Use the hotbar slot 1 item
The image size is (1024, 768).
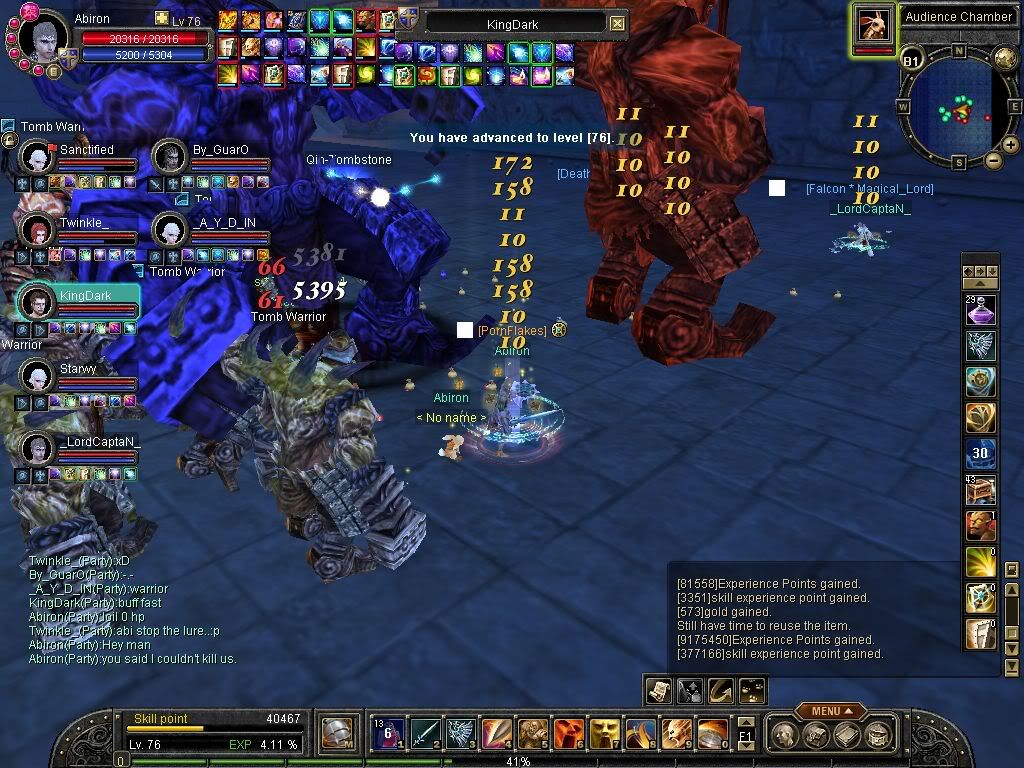point(390,733)
